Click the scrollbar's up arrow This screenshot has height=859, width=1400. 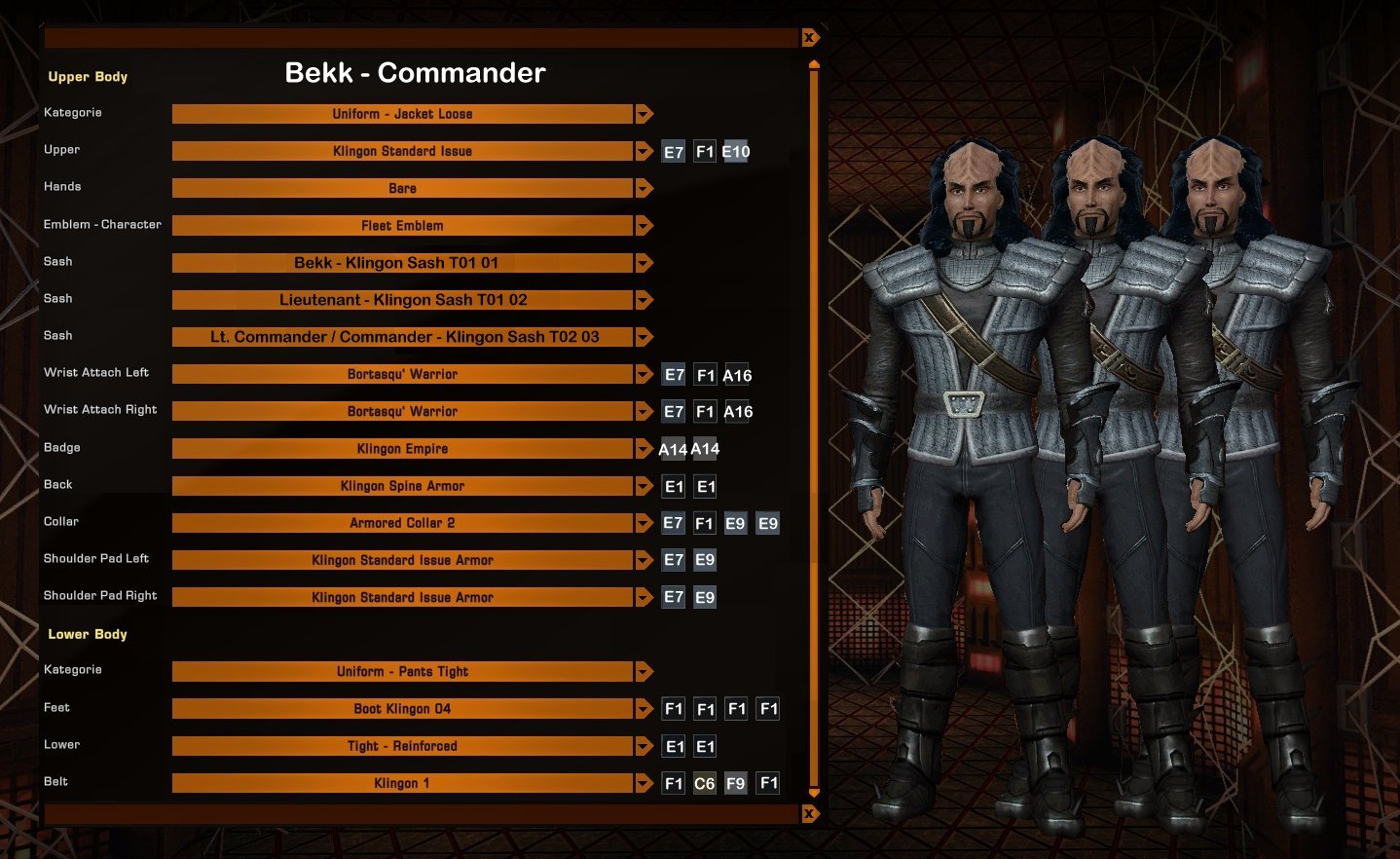coord(814,65)
